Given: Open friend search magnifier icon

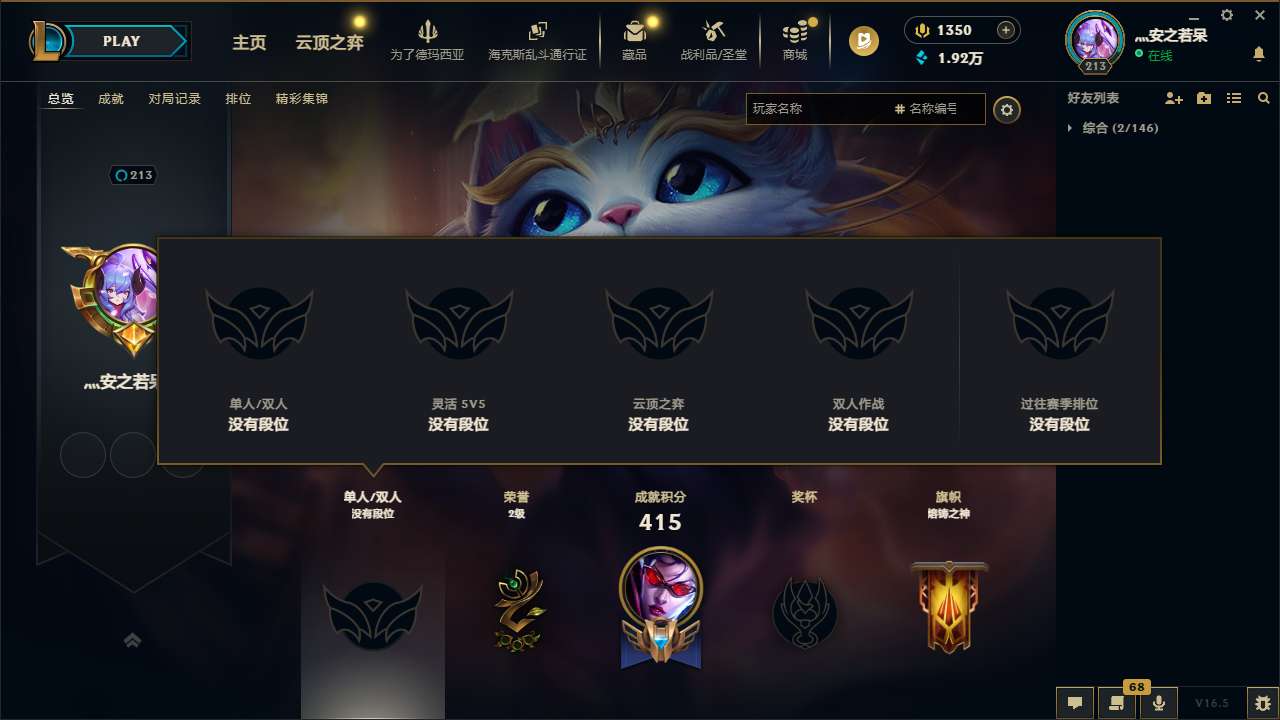Looking at the screenshot, I should coord(1264,98).
